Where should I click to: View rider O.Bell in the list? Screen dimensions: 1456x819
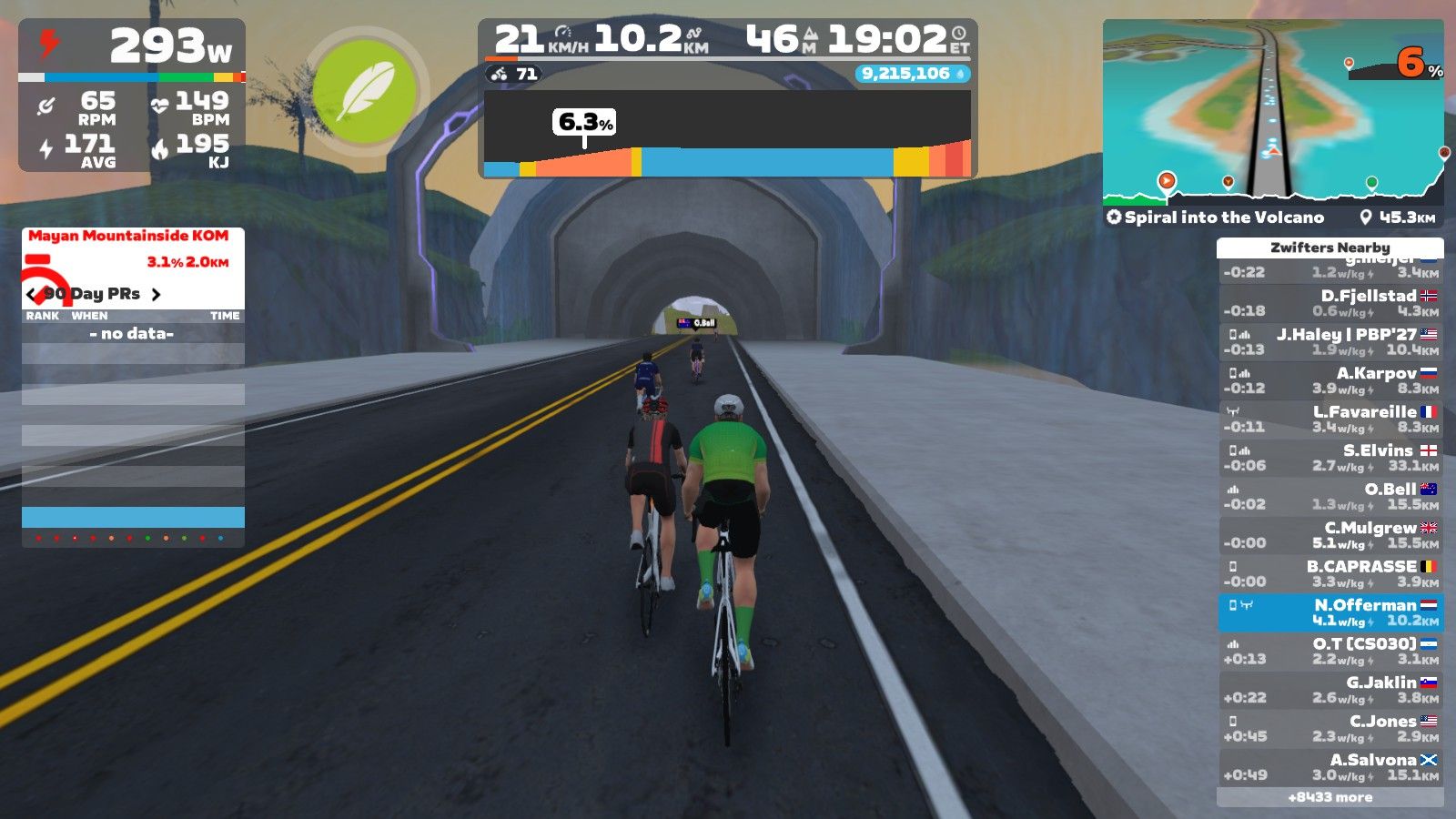pos(1330,497)
